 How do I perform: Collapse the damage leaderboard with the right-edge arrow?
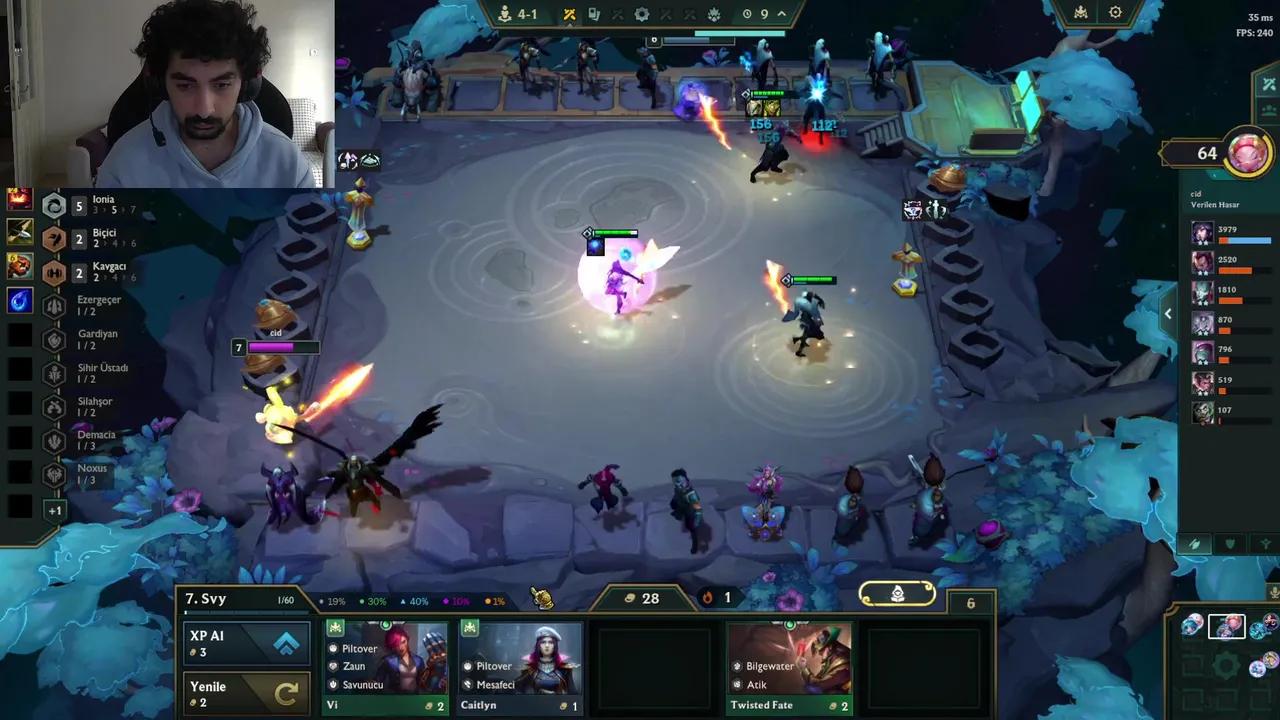click(1167, 314)
